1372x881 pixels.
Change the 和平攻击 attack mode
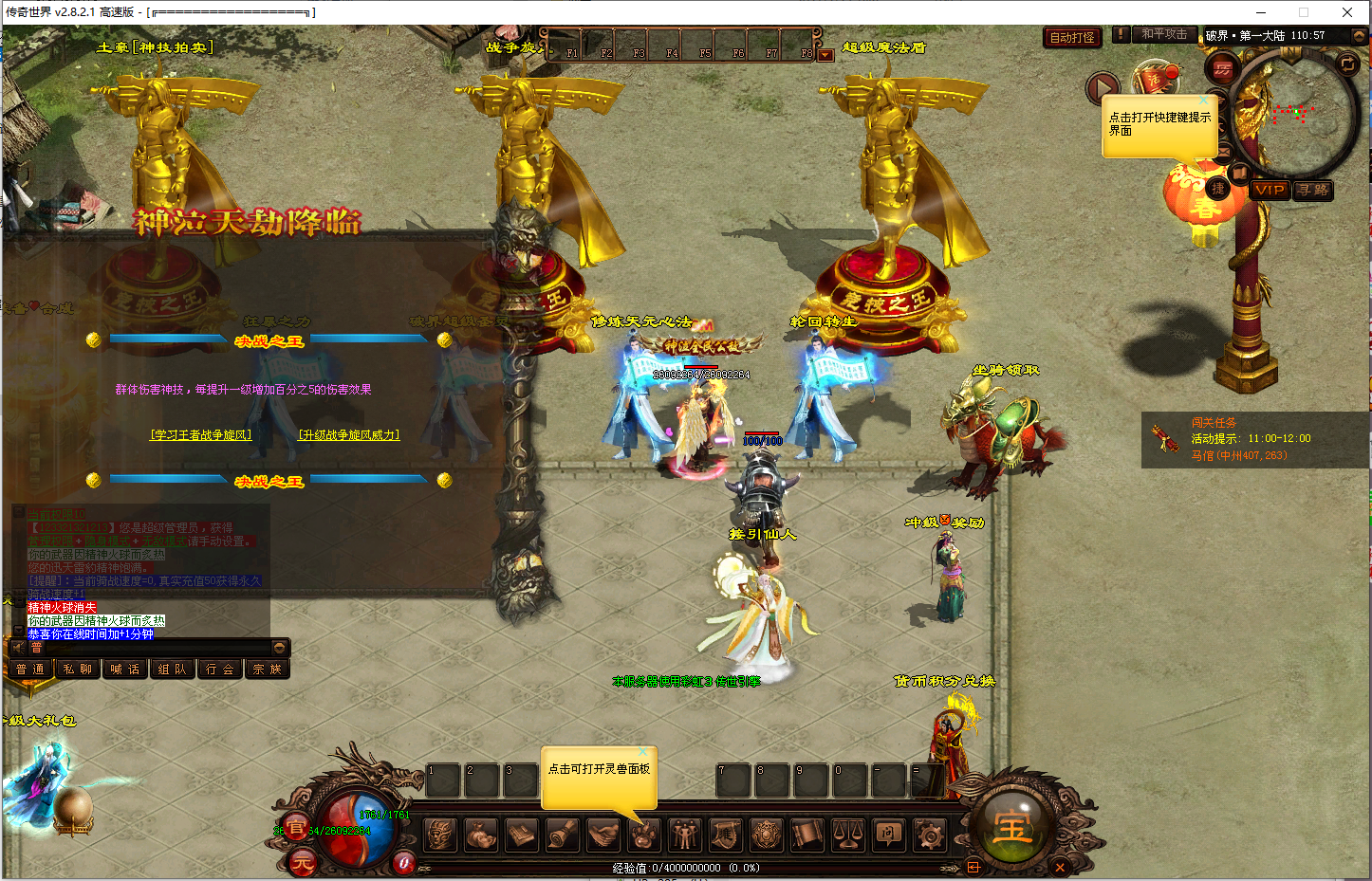click(x=1164, y=34)
